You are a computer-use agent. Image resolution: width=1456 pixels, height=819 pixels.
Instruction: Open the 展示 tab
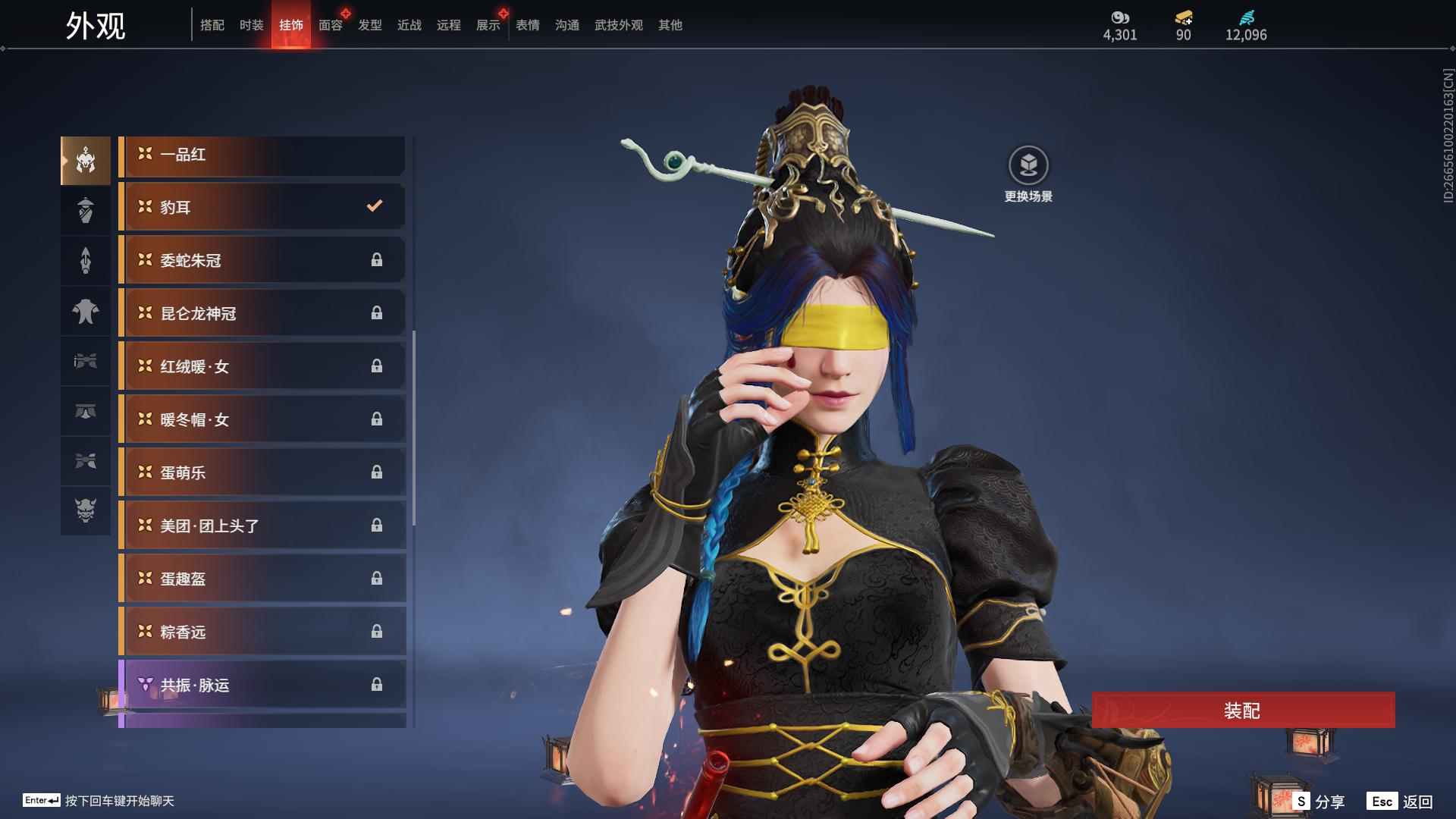click(x=488, y=25)
